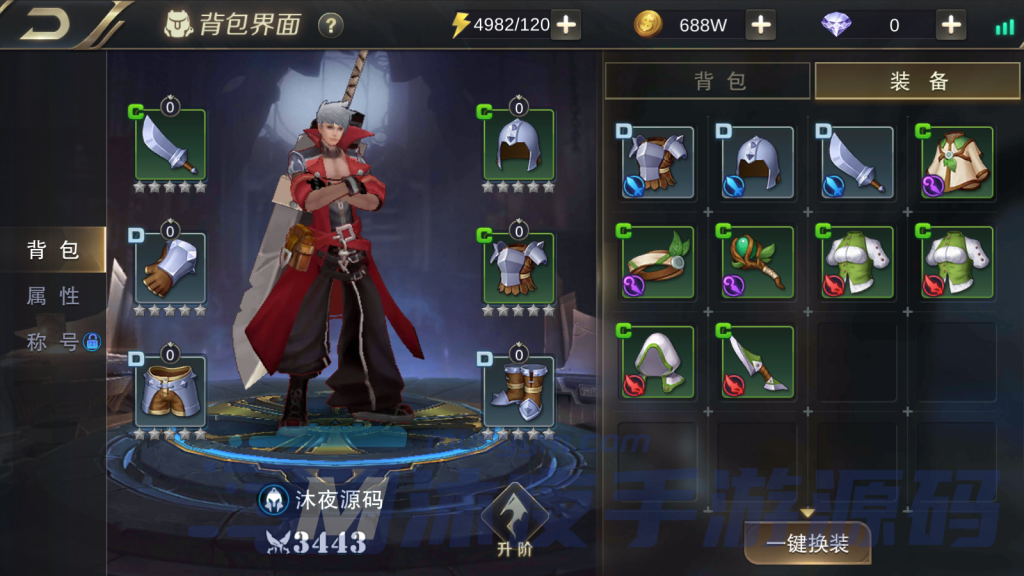Select the equipped boots slot

[518, 391]
